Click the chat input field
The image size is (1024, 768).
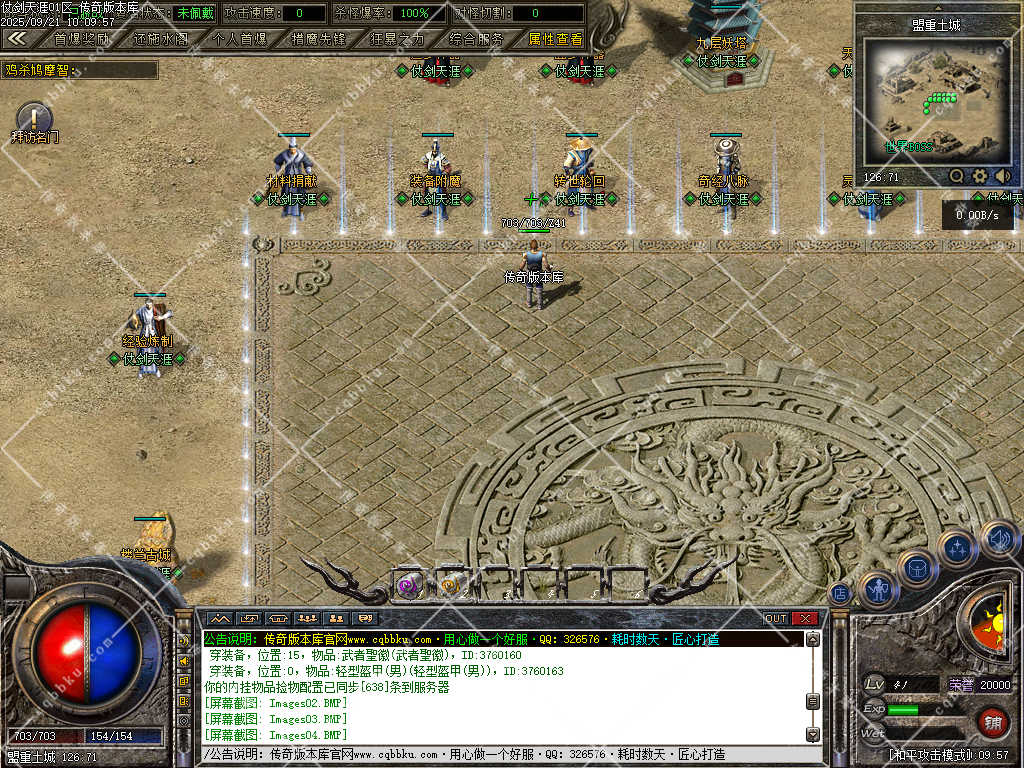point(500,754)
